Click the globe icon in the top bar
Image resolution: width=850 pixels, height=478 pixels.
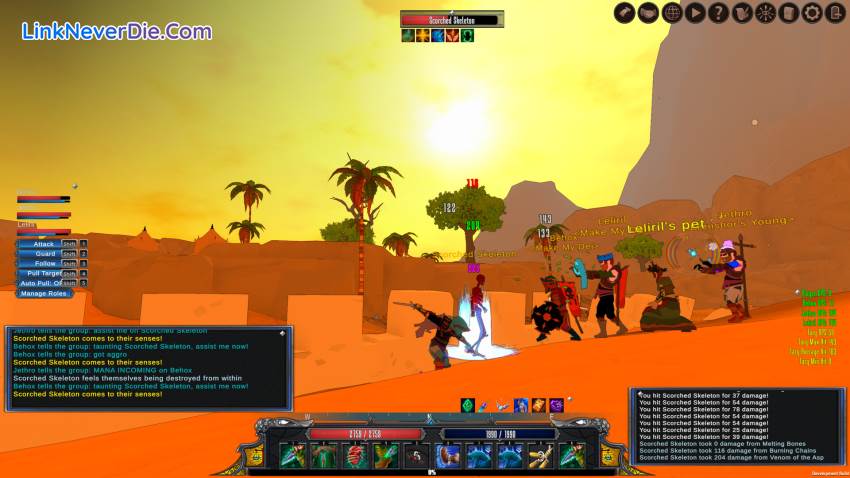[672, 13]
